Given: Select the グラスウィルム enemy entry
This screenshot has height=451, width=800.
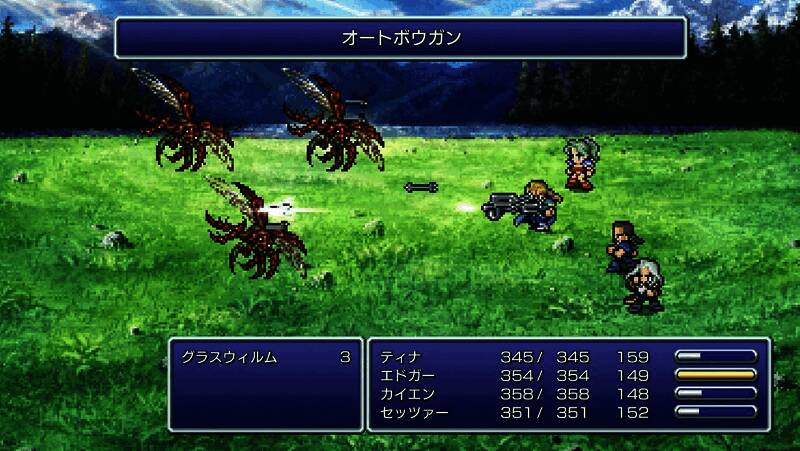Looking at the screenshot, I should tap(229, 357).
